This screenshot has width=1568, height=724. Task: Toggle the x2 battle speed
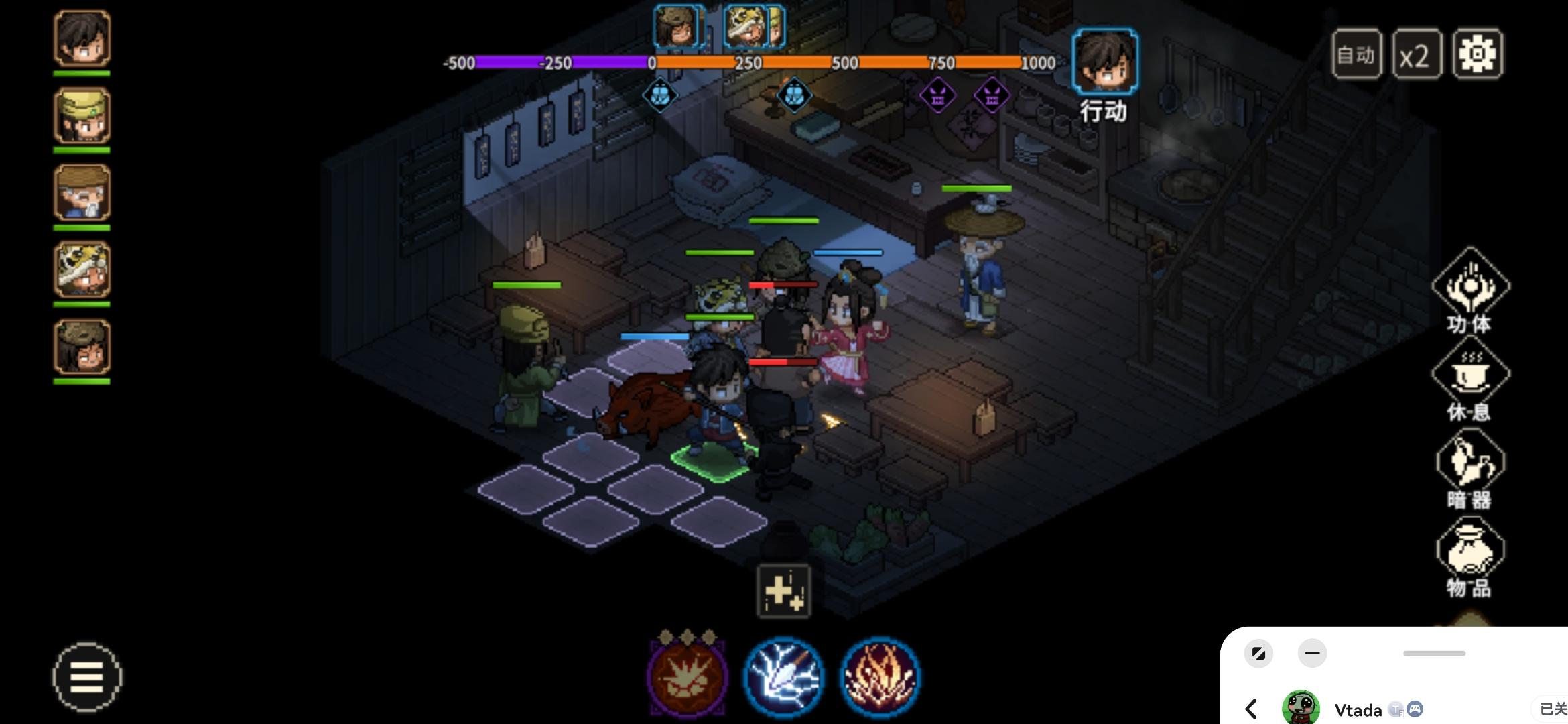[1418, 54]
